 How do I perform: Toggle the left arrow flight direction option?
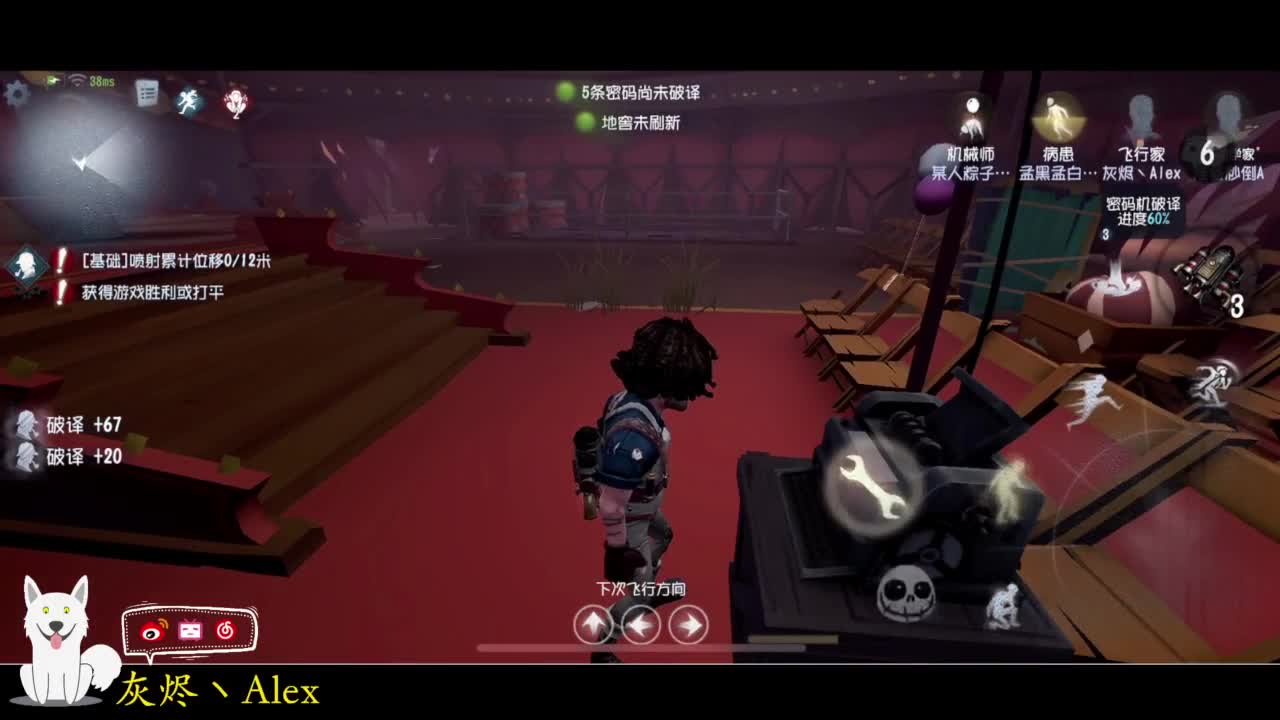click(641, 623)
